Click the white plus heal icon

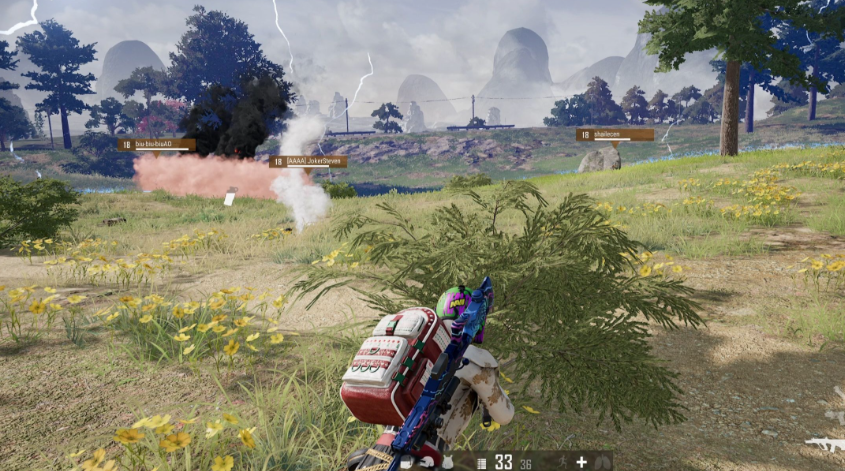coord(581,462)
